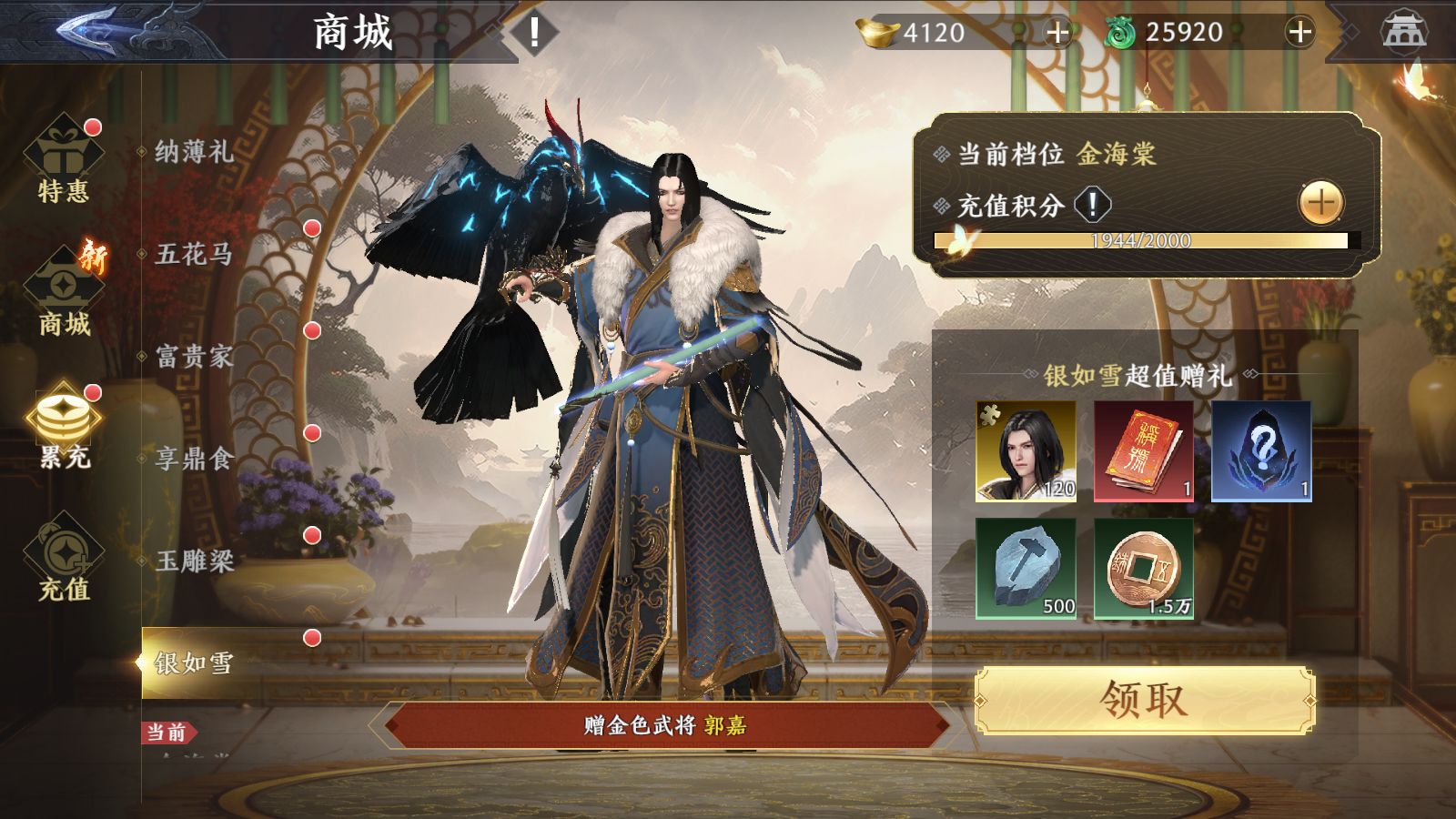The height and width of the screenshot is (819, 1456).
Task: Add more gold ingots
Action: tap(1057, 34)
